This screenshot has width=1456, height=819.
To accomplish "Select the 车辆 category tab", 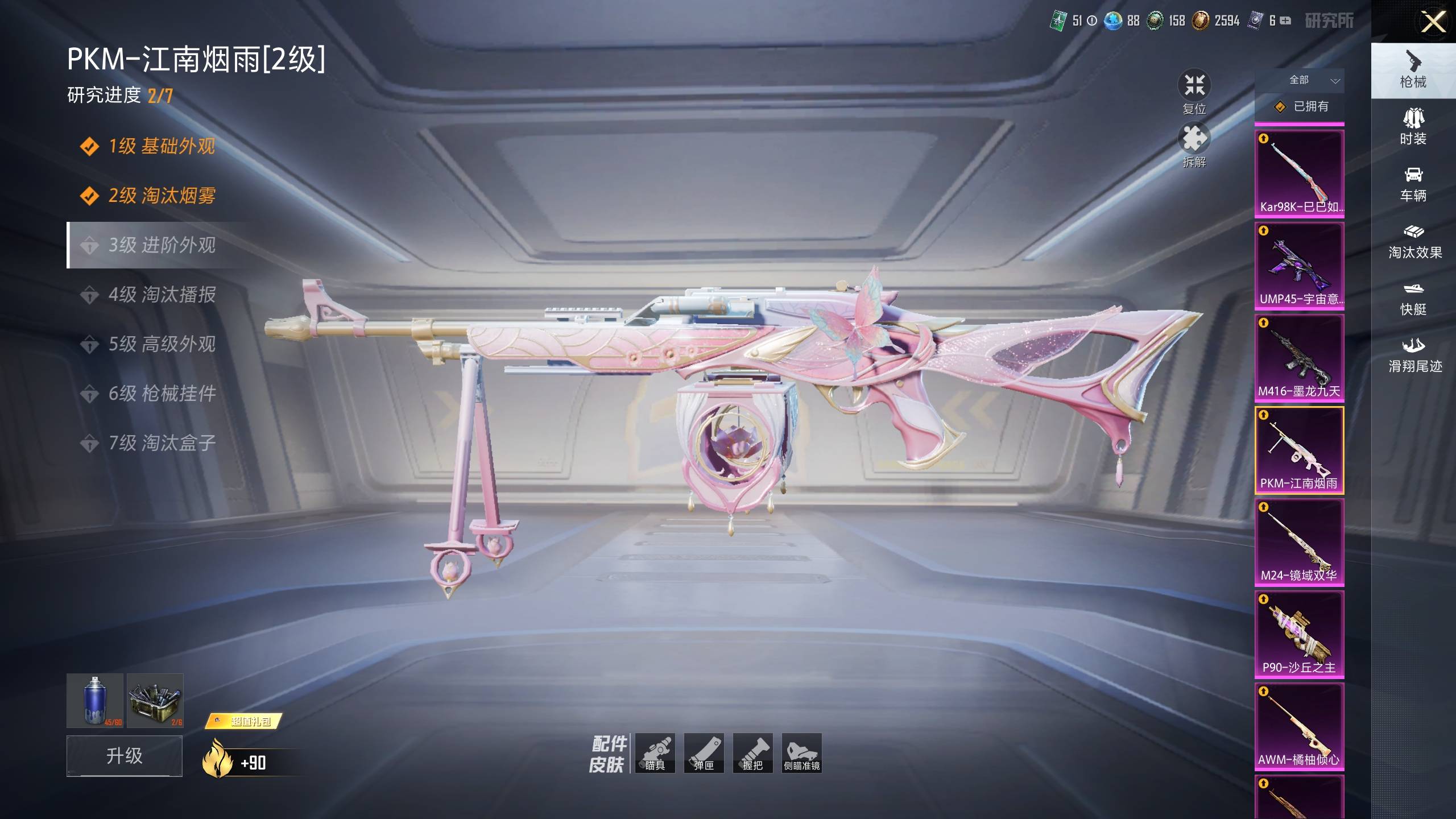I will click(x=1413, y=184).
